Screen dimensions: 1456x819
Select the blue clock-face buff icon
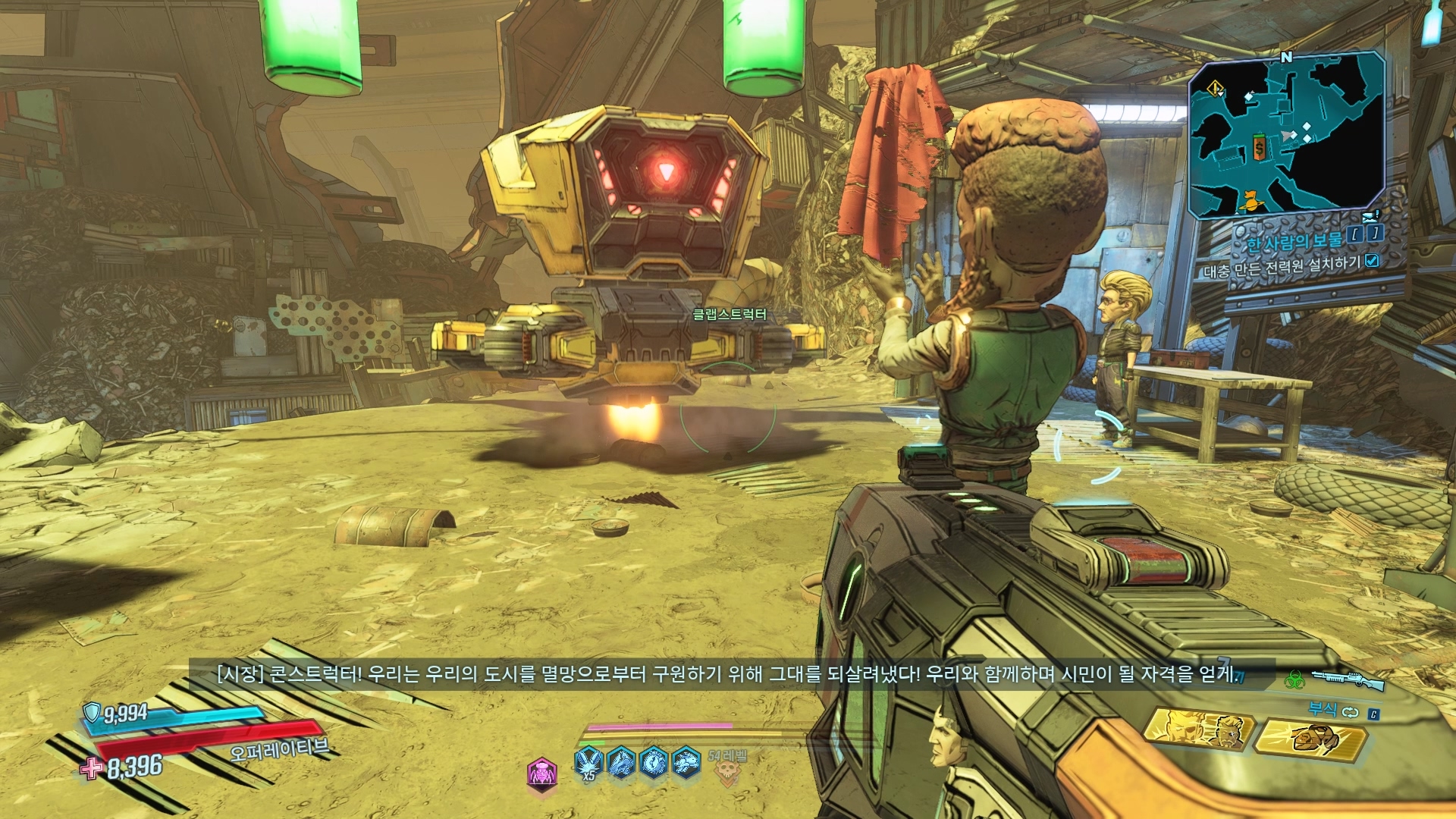click(x=654, y=761)
